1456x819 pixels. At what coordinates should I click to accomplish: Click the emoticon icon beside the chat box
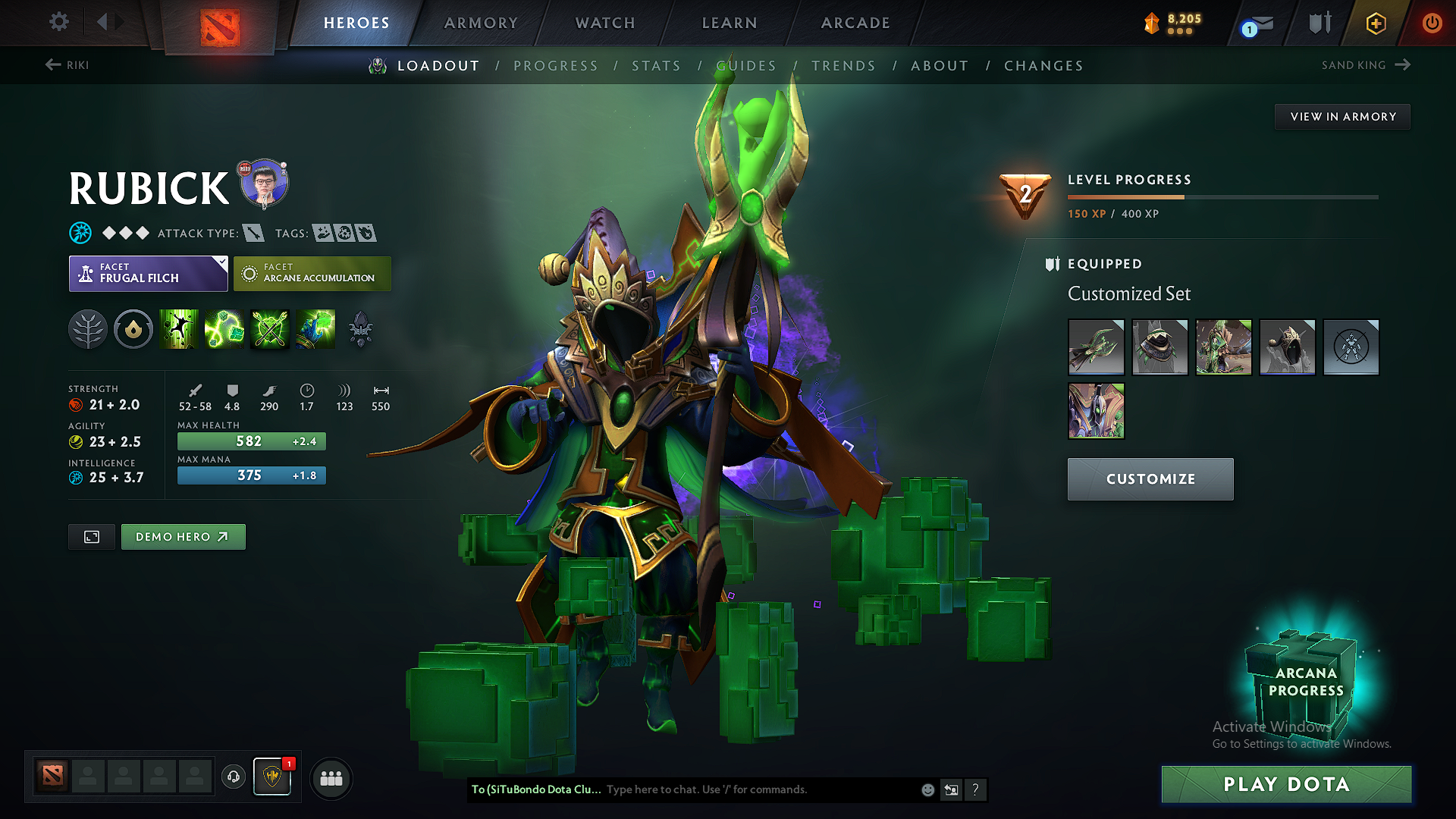[x=927, y=789]
